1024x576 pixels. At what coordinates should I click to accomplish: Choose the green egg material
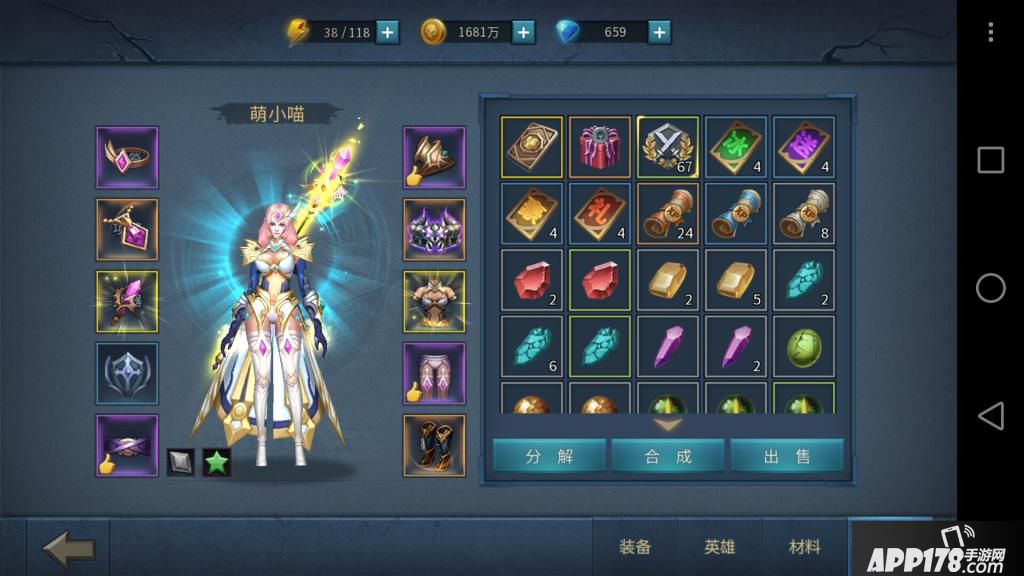pos(804,346)
